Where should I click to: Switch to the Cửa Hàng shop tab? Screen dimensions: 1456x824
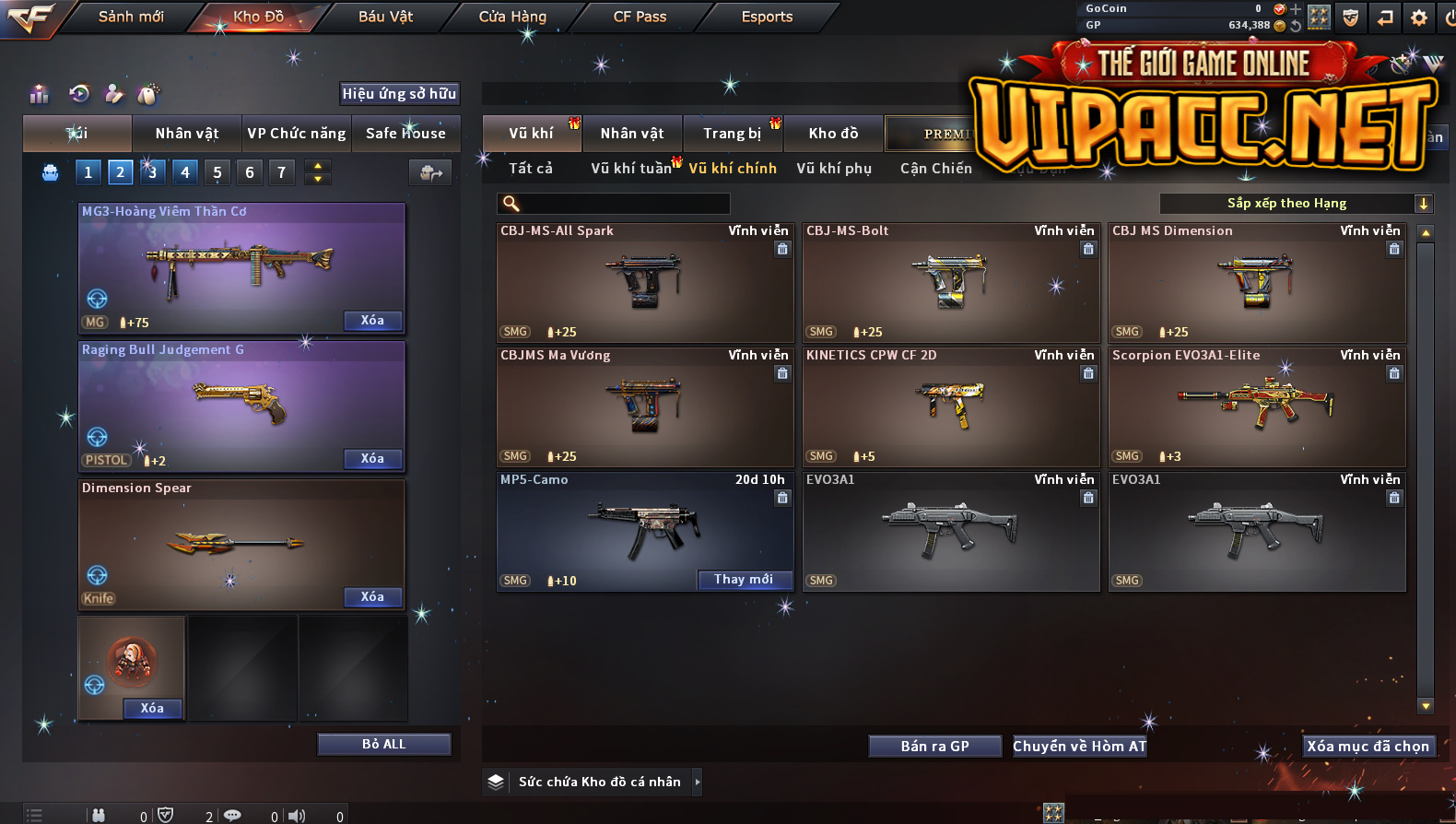512,17
